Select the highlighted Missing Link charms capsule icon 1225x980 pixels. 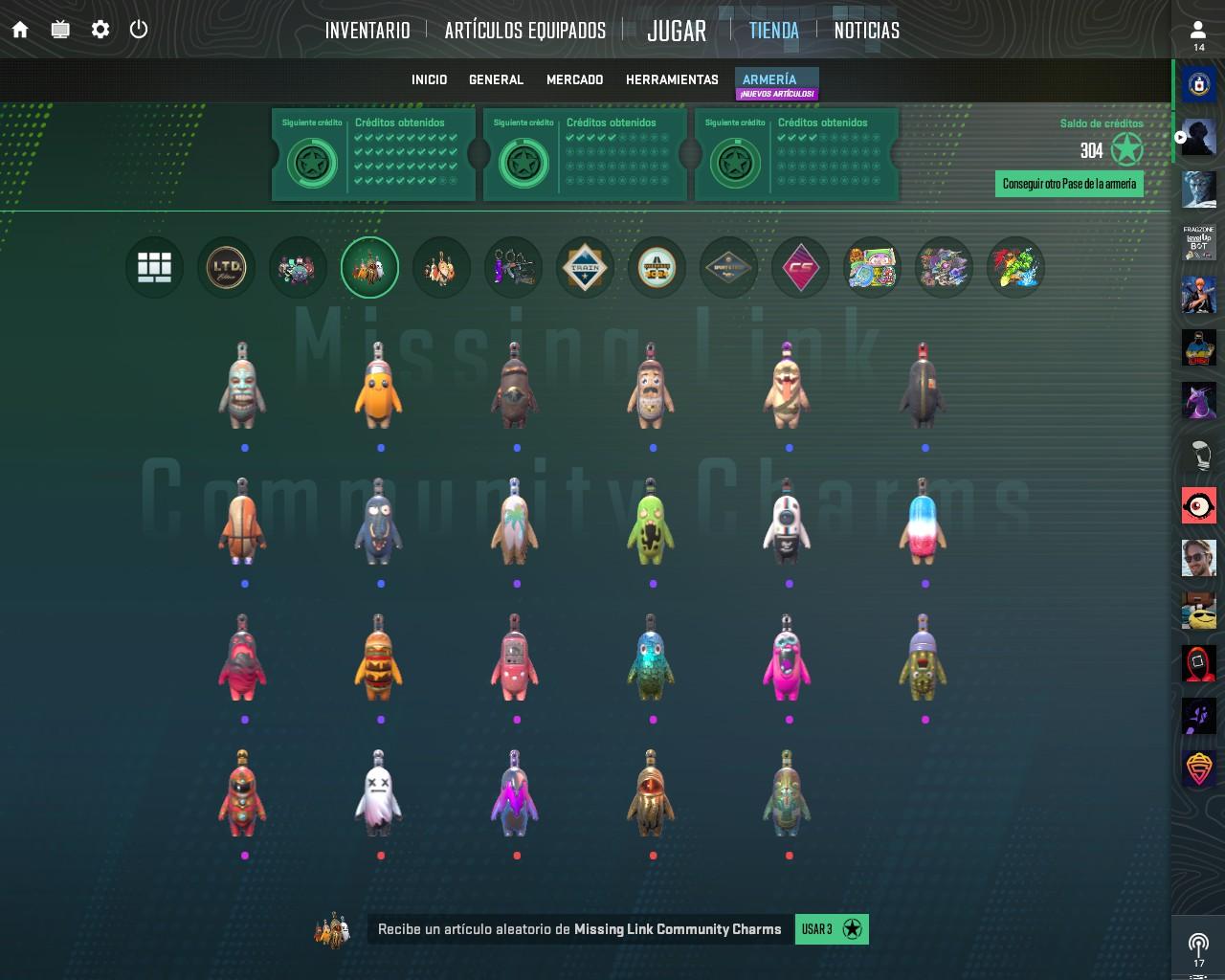[x=369, y=268]
